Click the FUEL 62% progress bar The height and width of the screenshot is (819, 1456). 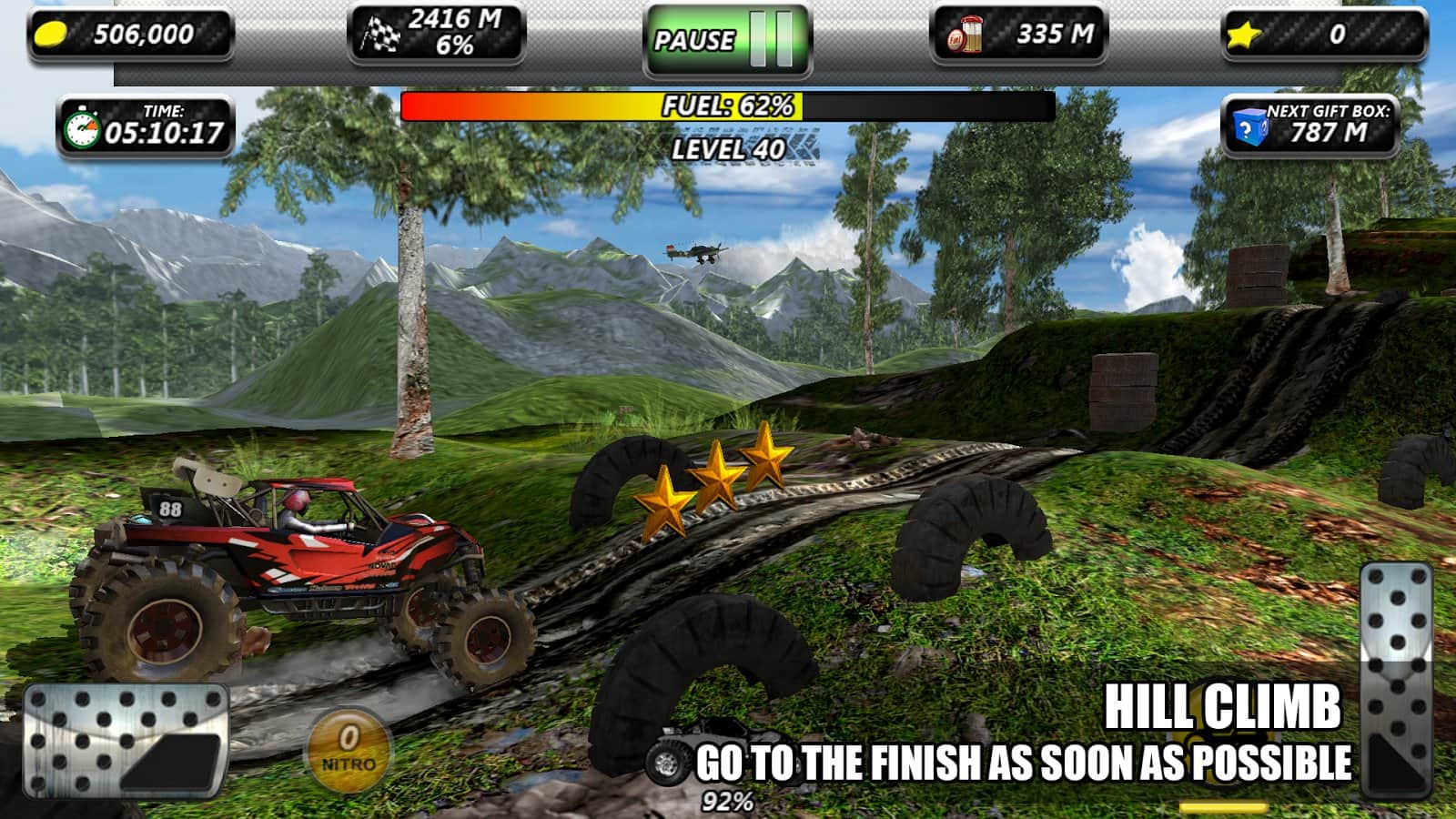[x=726, y=107]
